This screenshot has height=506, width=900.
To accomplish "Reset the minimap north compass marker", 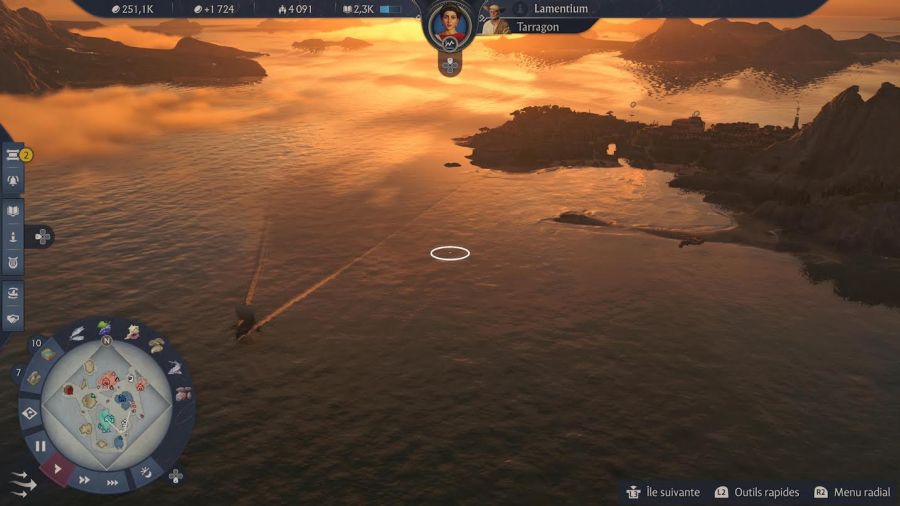I will coord(104,341).
